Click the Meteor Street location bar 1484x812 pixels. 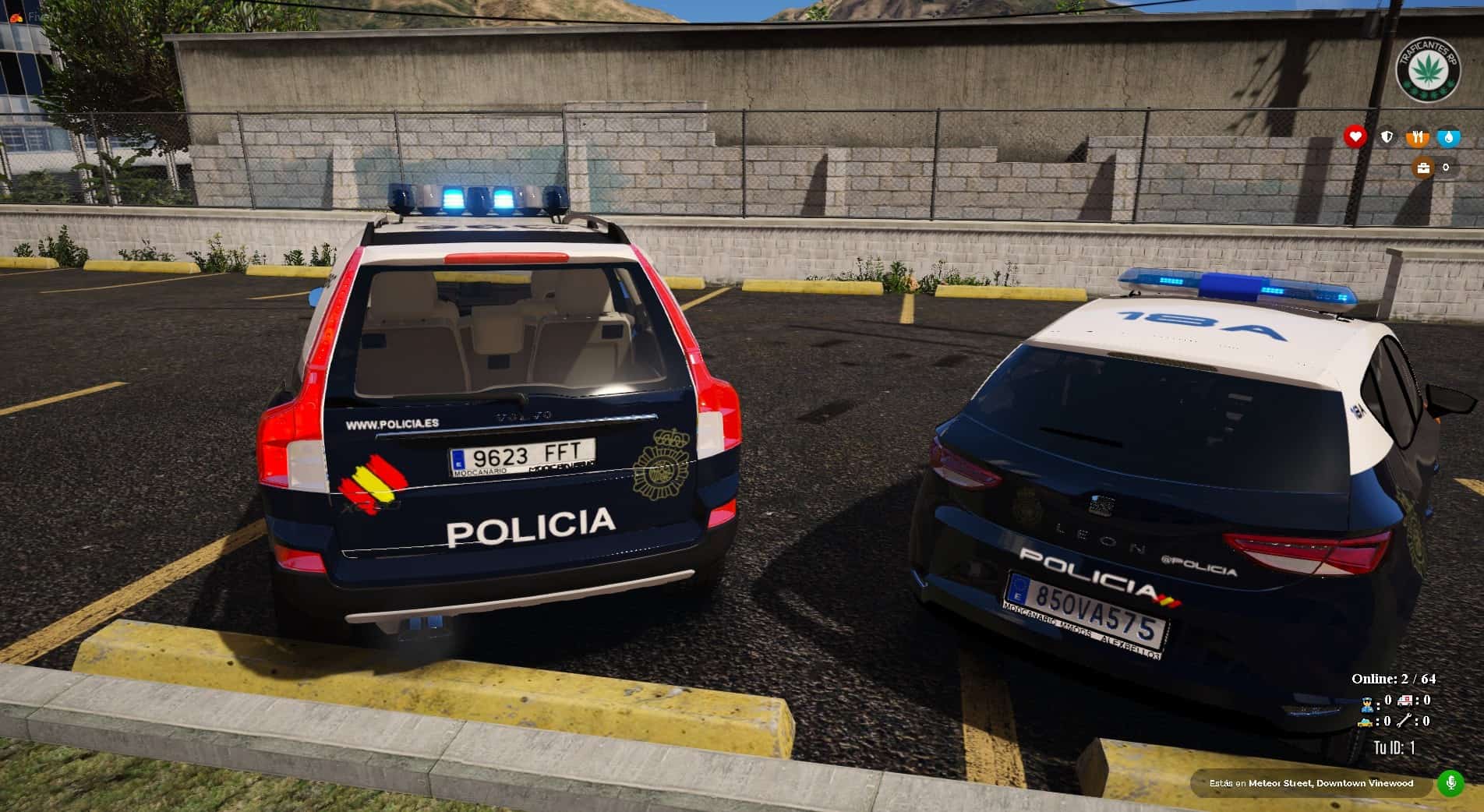click(x=1311, y=783)
